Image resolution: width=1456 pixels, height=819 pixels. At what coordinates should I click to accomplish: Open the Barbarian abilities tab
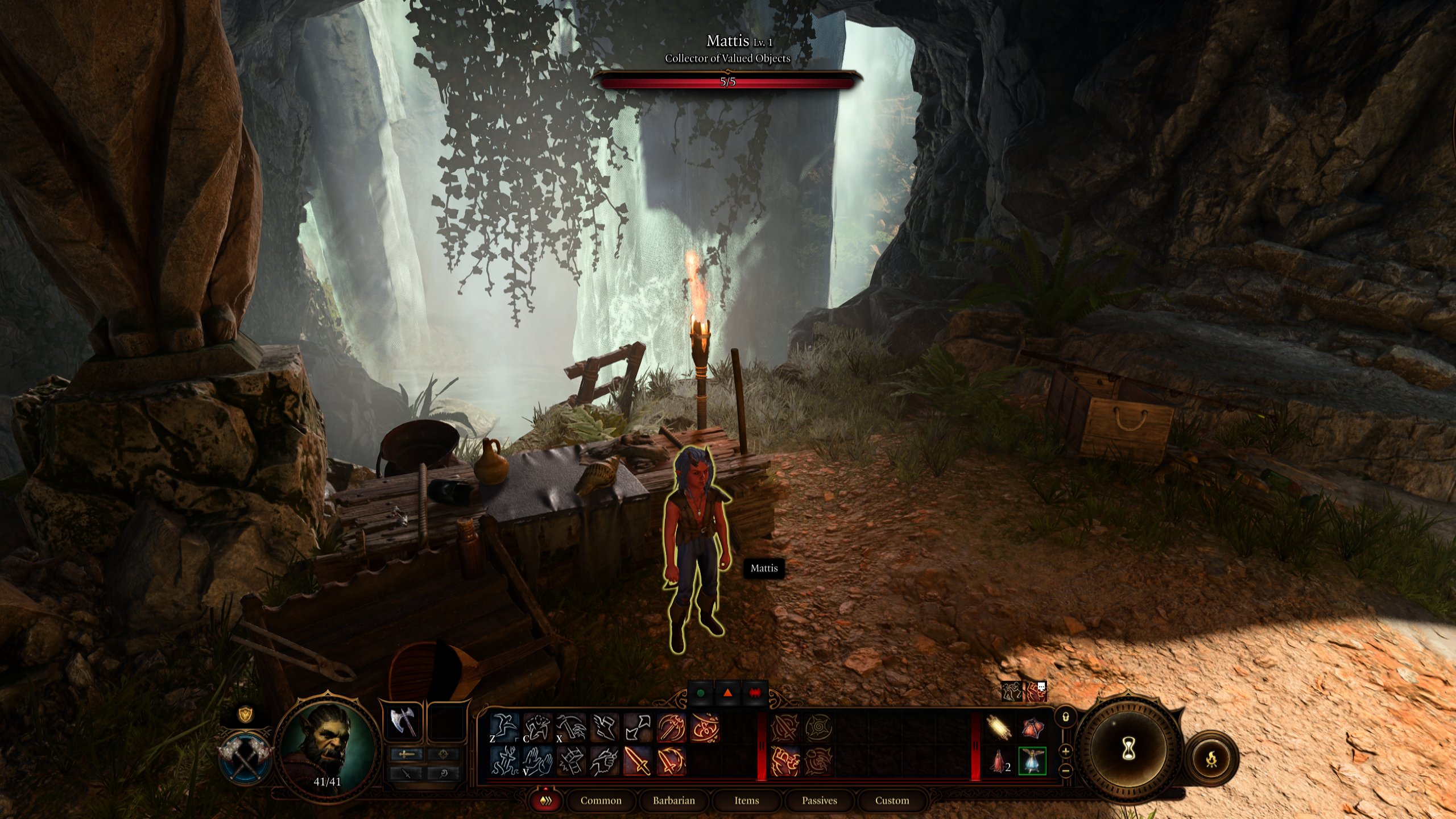point(674,800)
